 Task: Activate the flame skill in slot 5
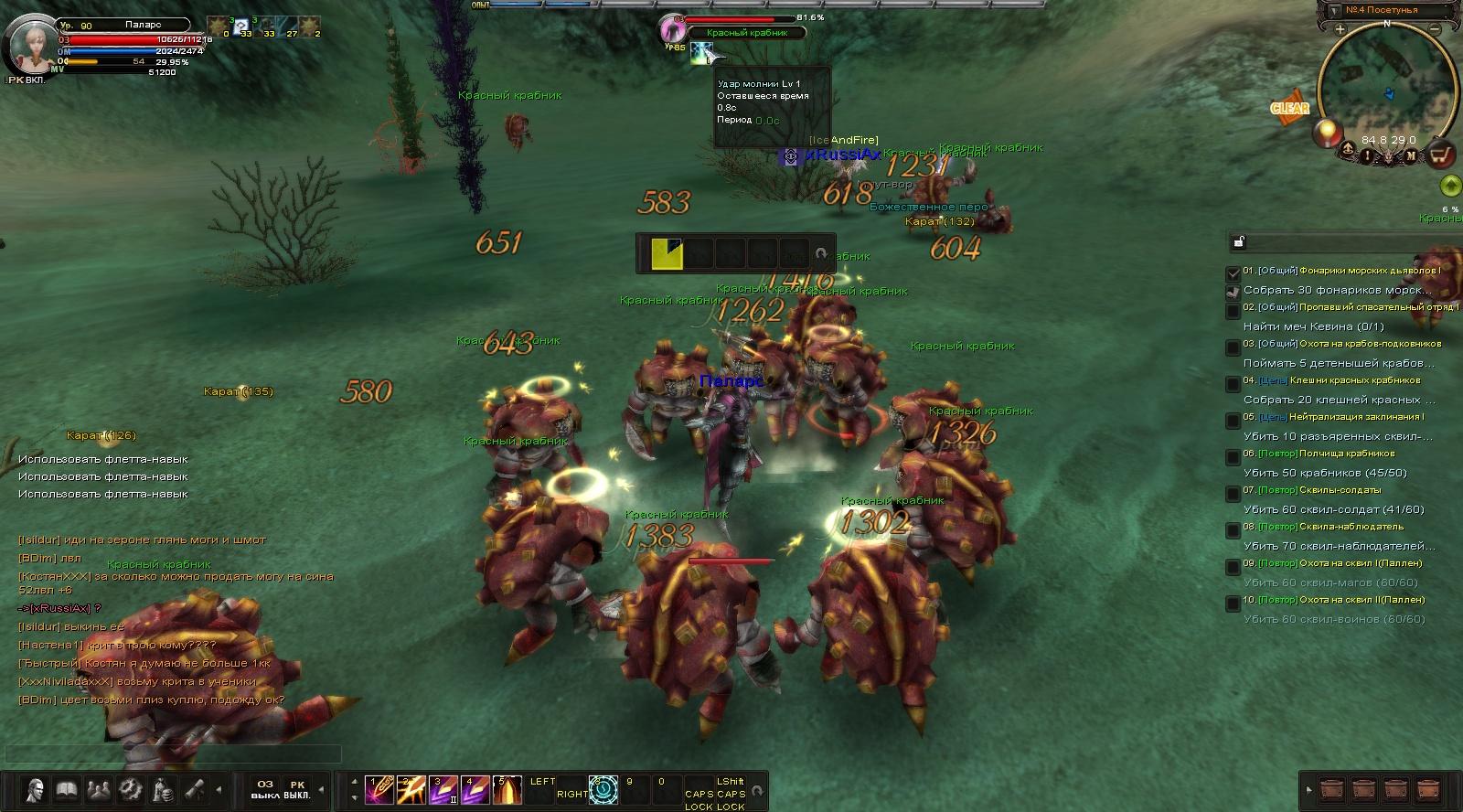point(507,789)
